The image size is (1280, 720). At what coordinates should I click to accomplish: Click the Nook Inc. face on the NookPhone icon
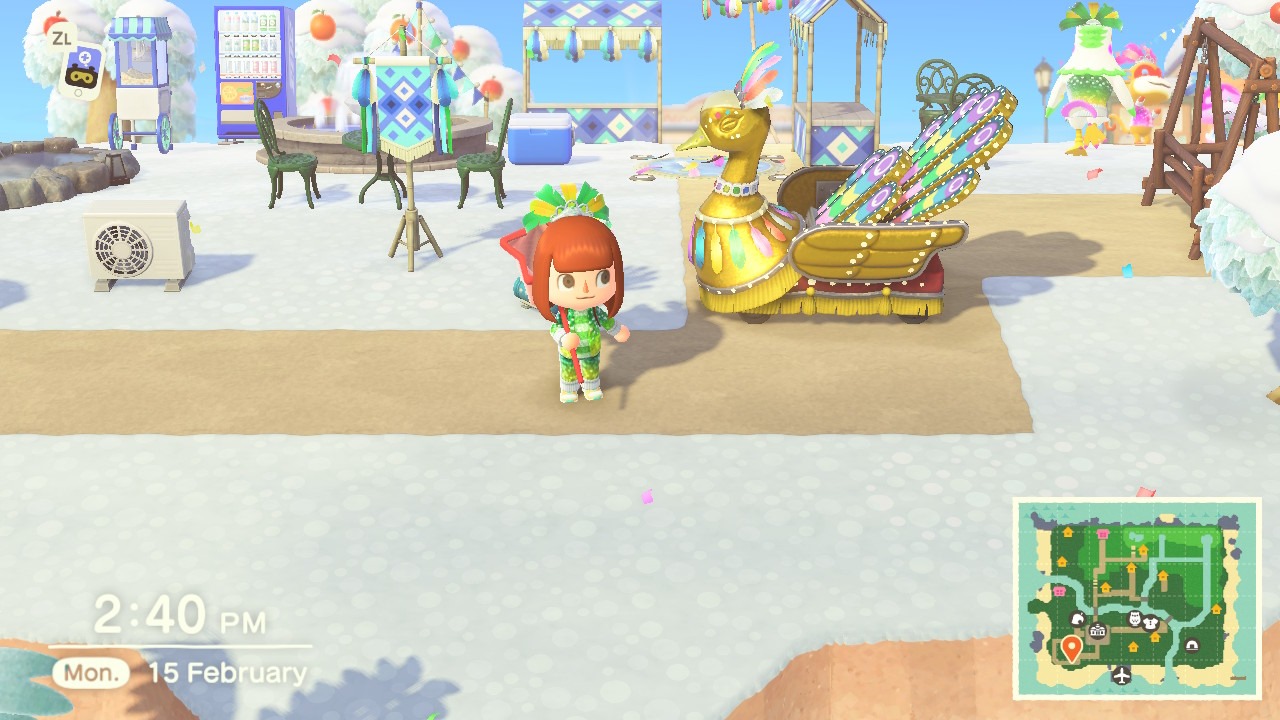point(82,75)
